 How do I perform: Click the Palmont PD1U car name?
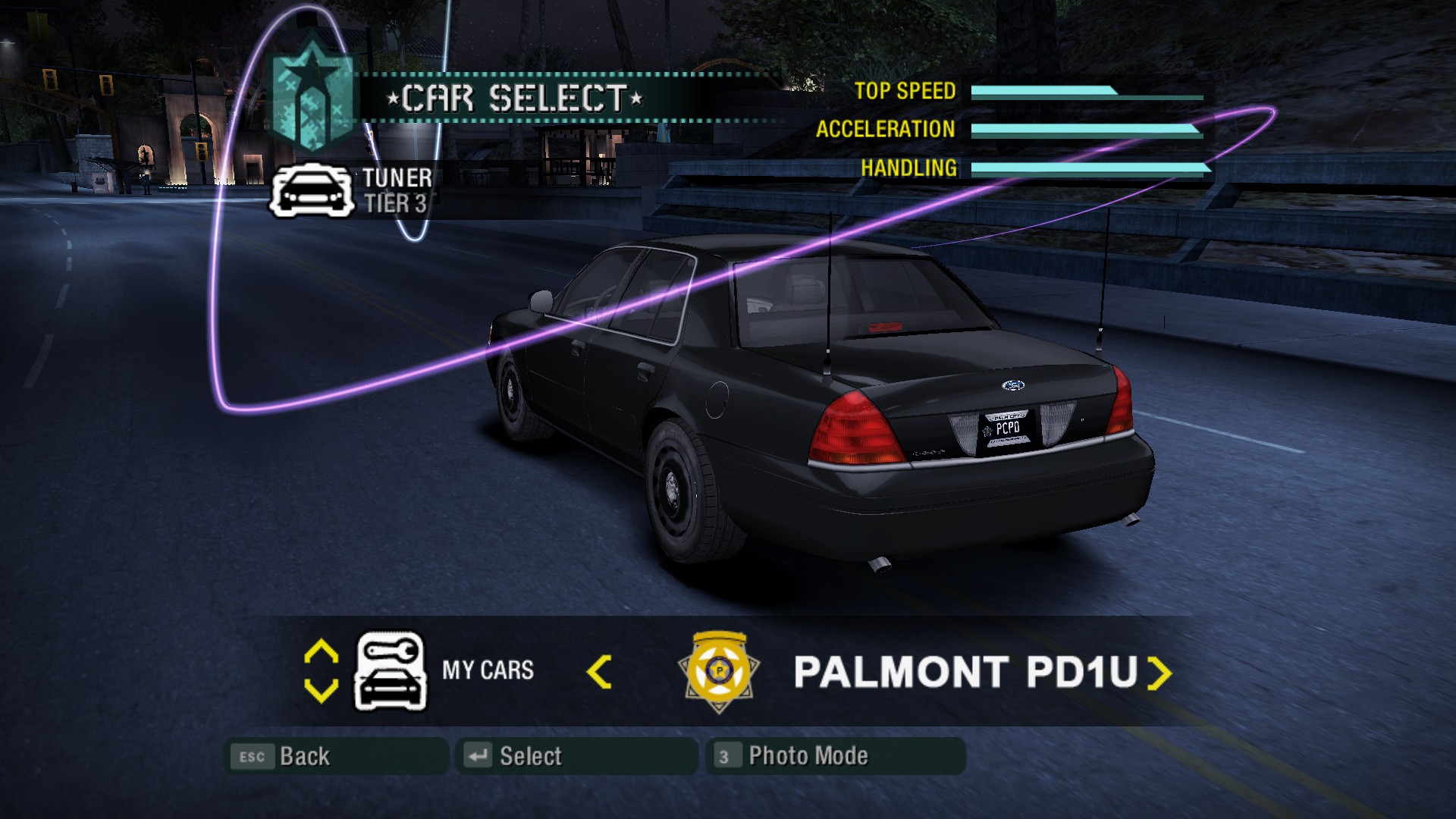[x=965, y=672]
